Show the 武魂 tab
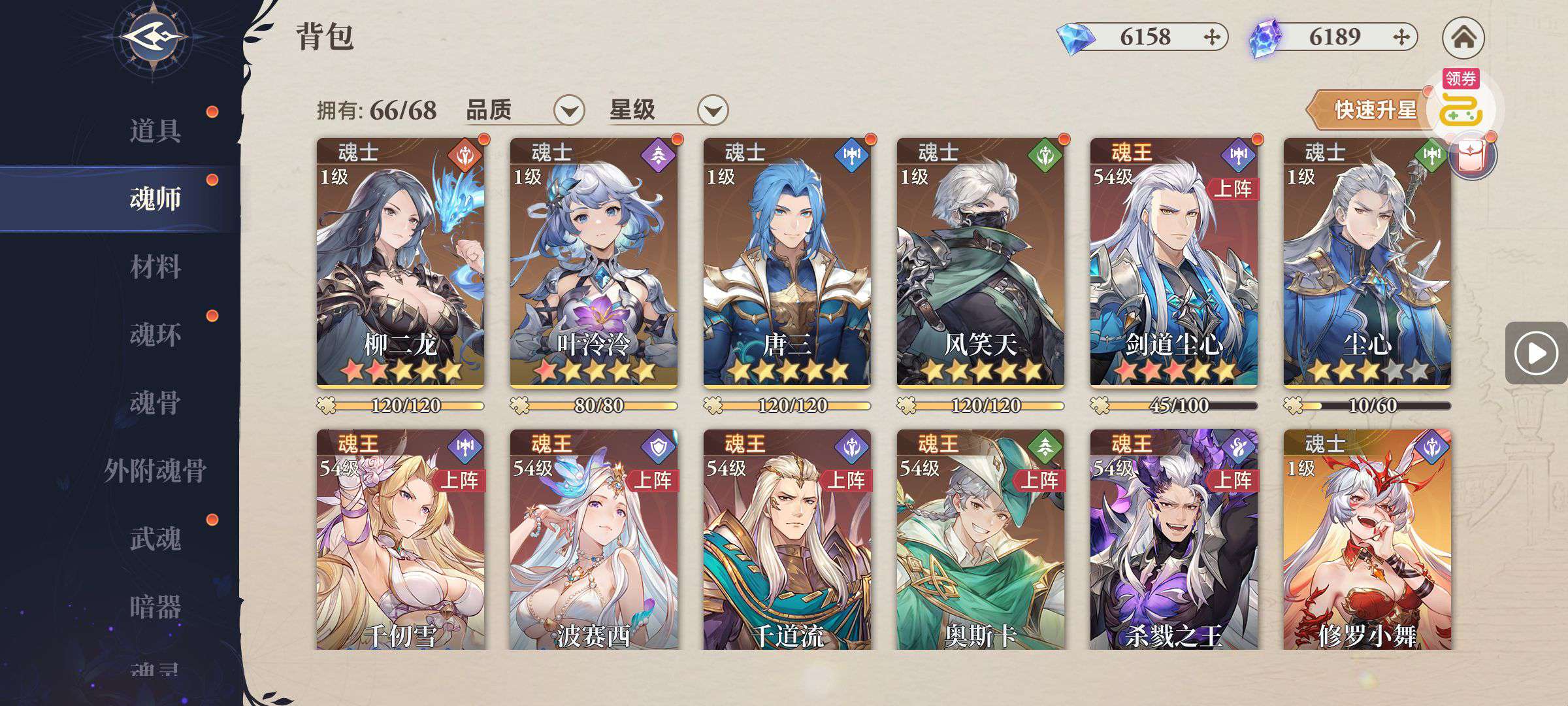The width and height of the screenshot is (1568, 706). 155,539
